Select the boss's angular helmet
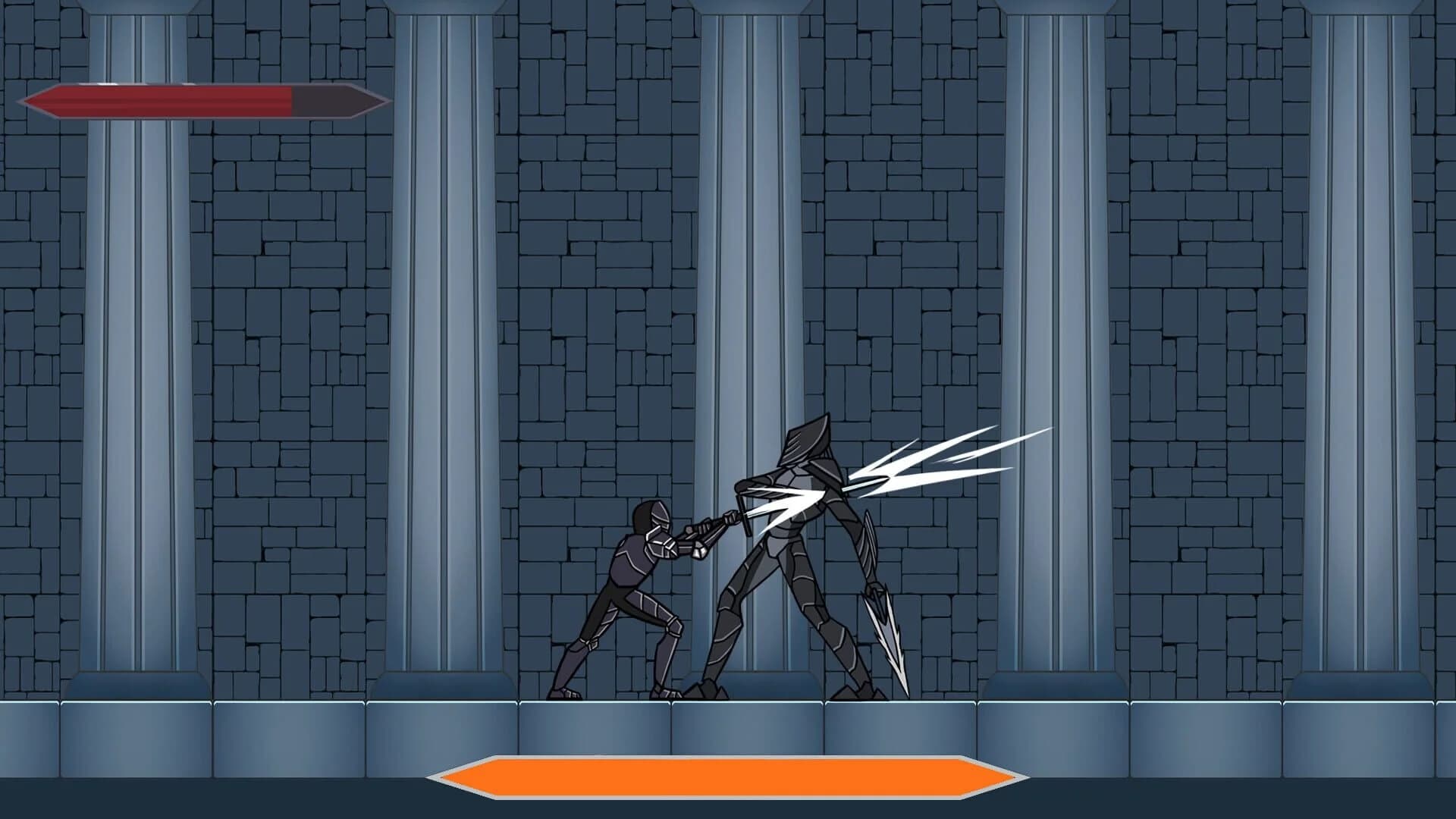Image resolution: width=1456 pixels, height=819 pixels. 804,444
